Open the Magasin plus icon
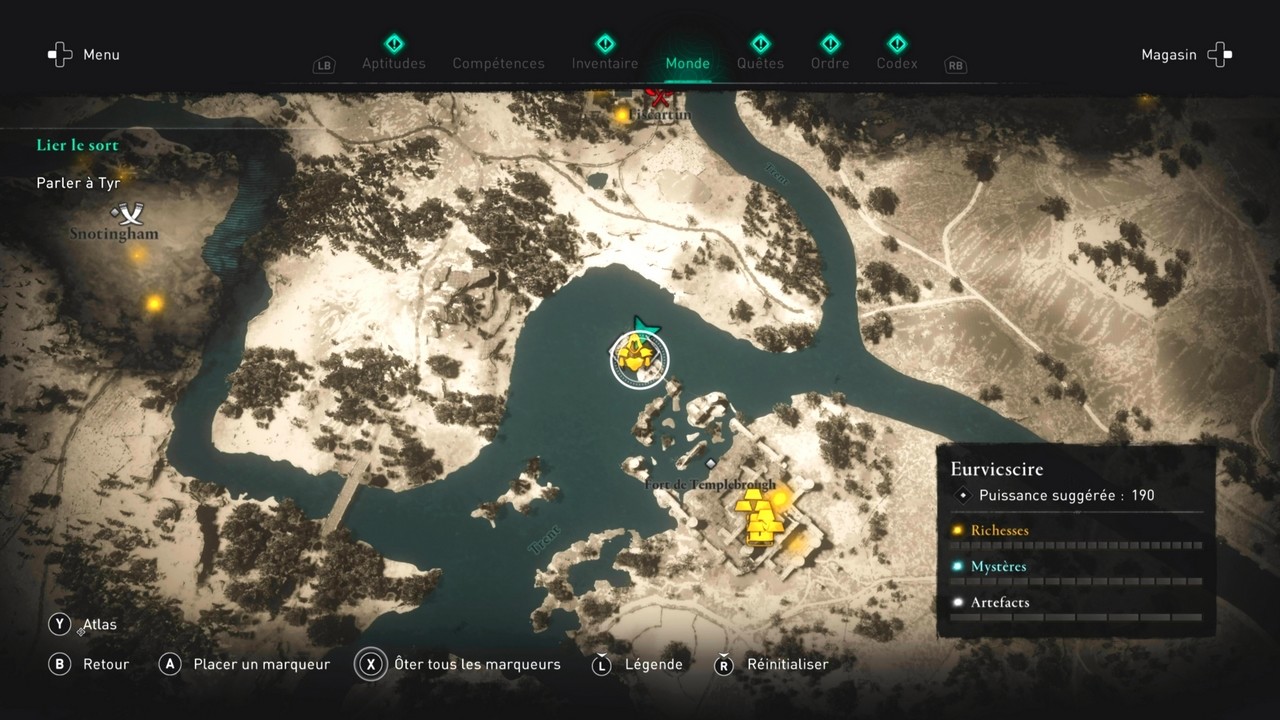Screen dimensions: 1280x720 pyautogui.click(x=1219, y=54)
